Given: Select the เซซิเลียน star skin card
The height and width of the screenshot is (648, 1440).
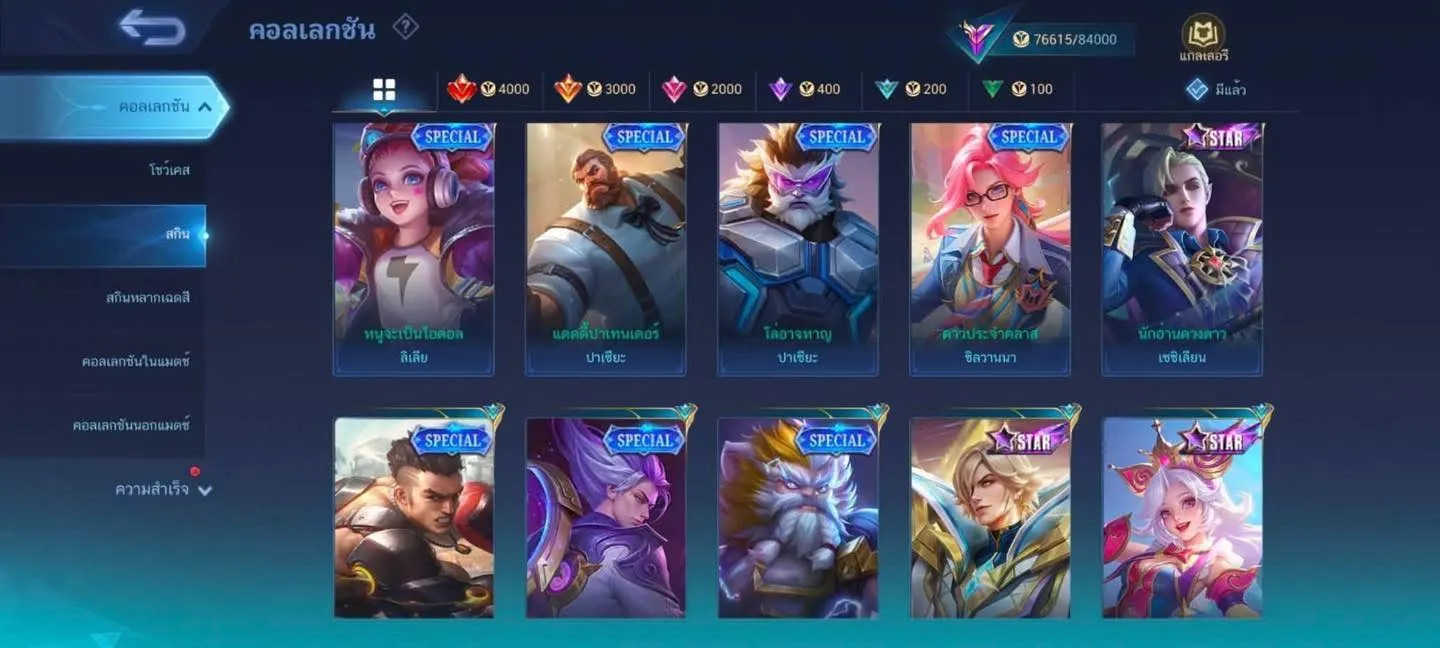Looking at the screenshot, I should tap(1182, 248).
